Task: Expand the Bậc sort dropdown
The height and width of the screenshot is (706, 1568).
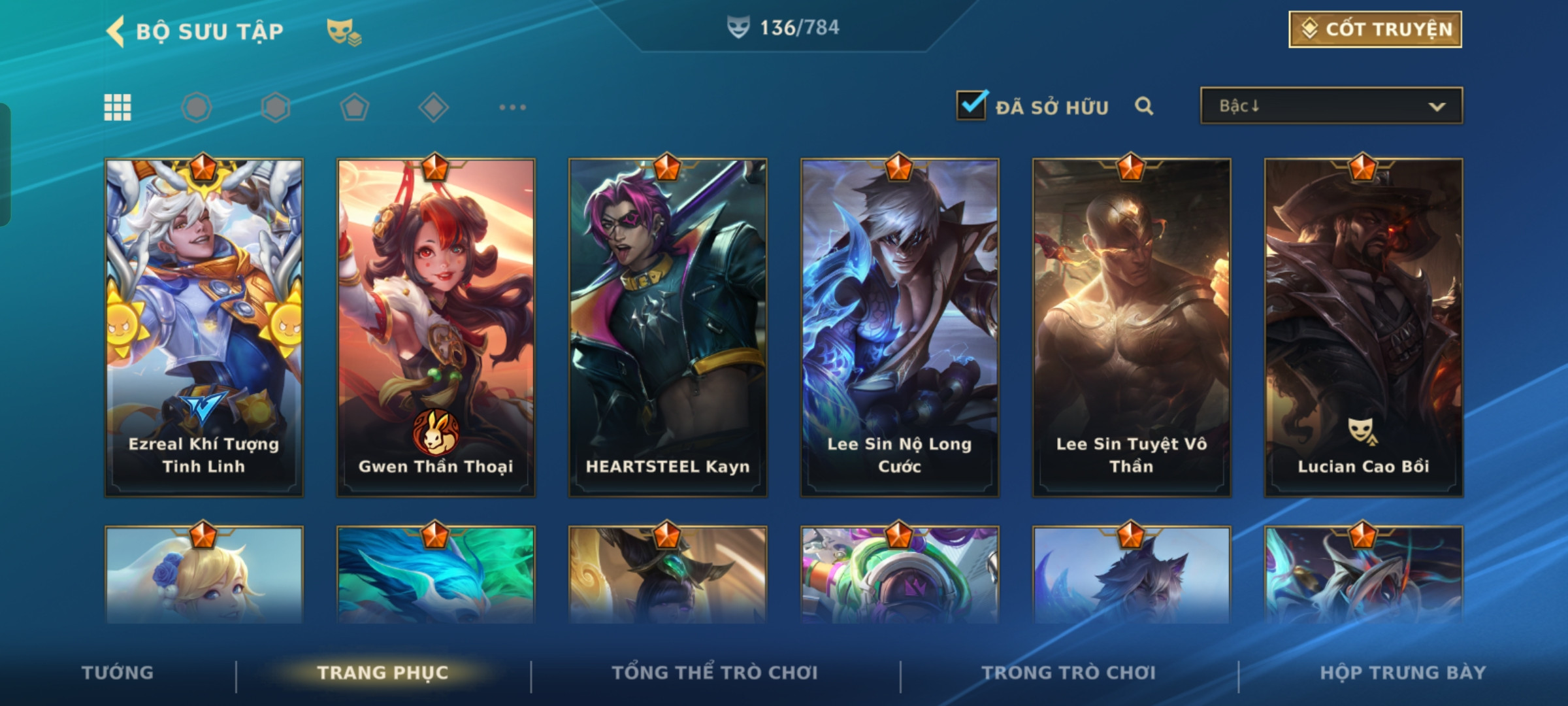Action: pos(1331,106)
